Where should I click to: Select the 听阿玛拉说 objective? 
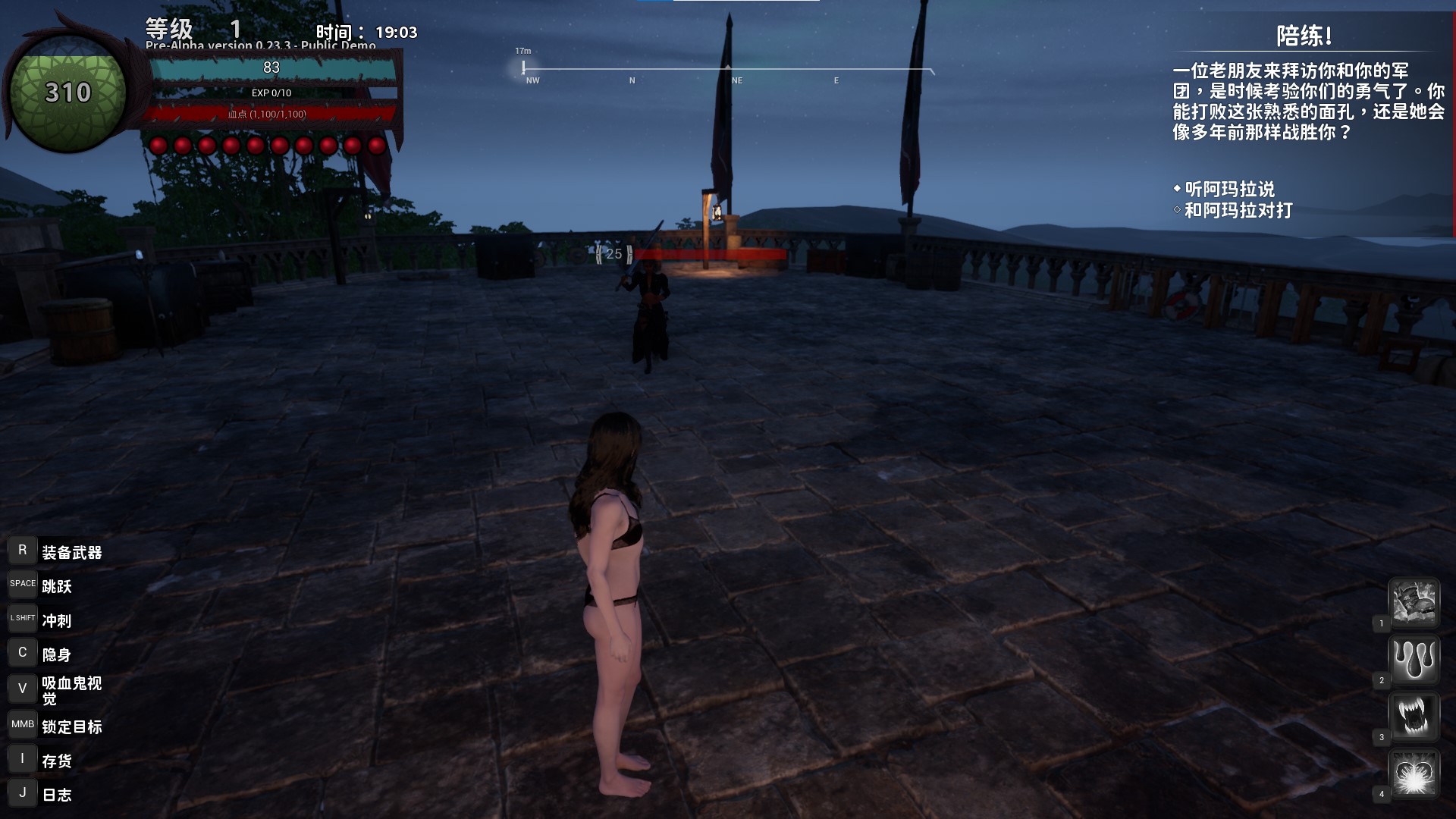[1229, 189]
